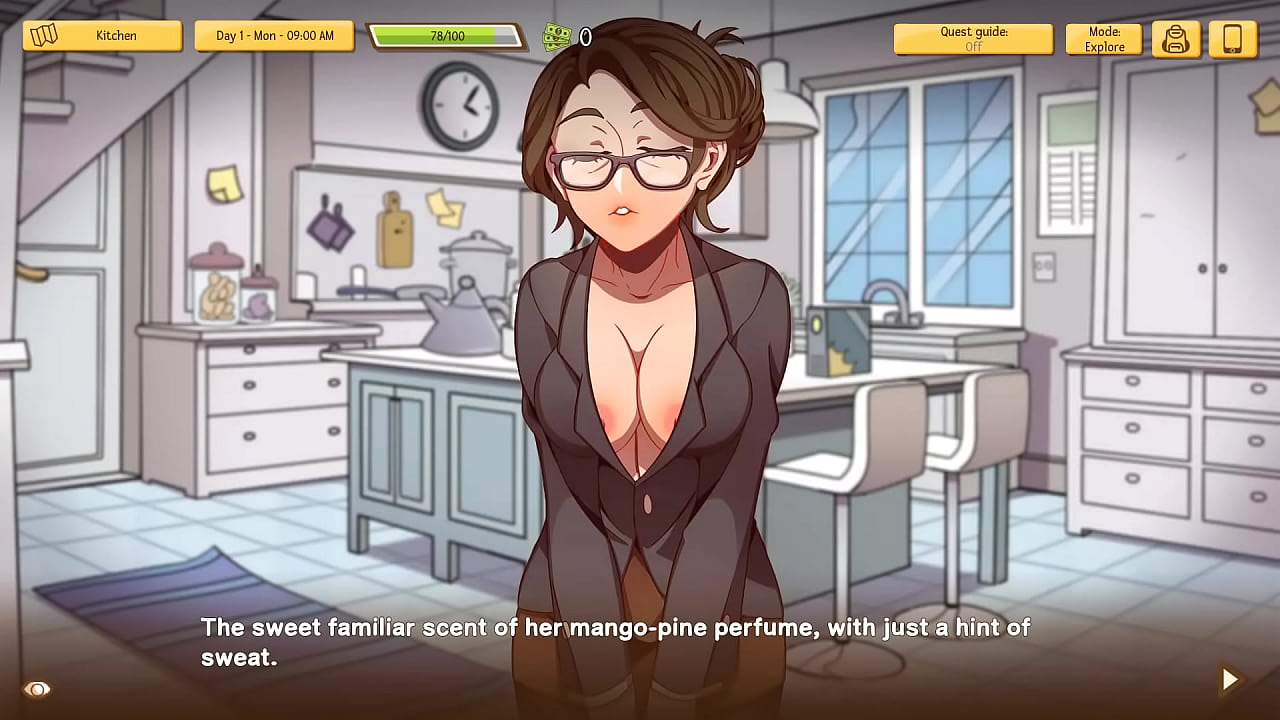Switch the Explore mode button

[x=1103, y=39]
